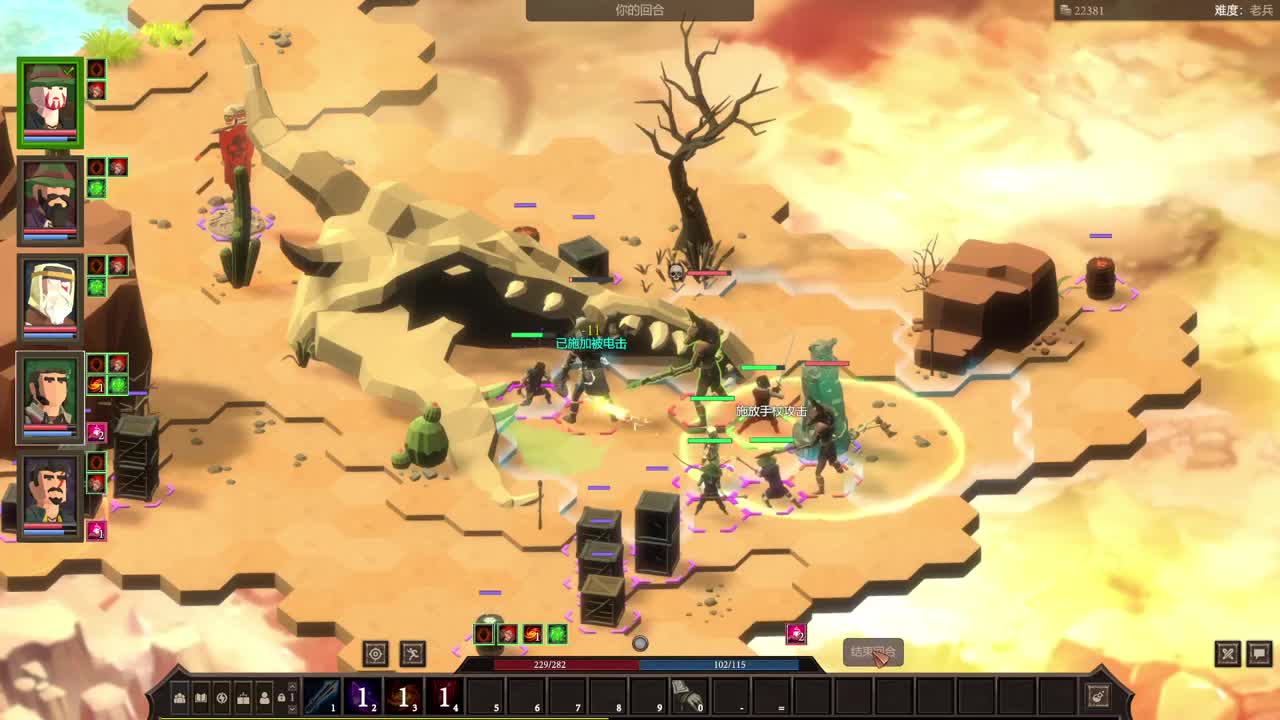1280x720 pixels.
Task: Open the chat bubble icon bottom right
Action: [1258, 653]
